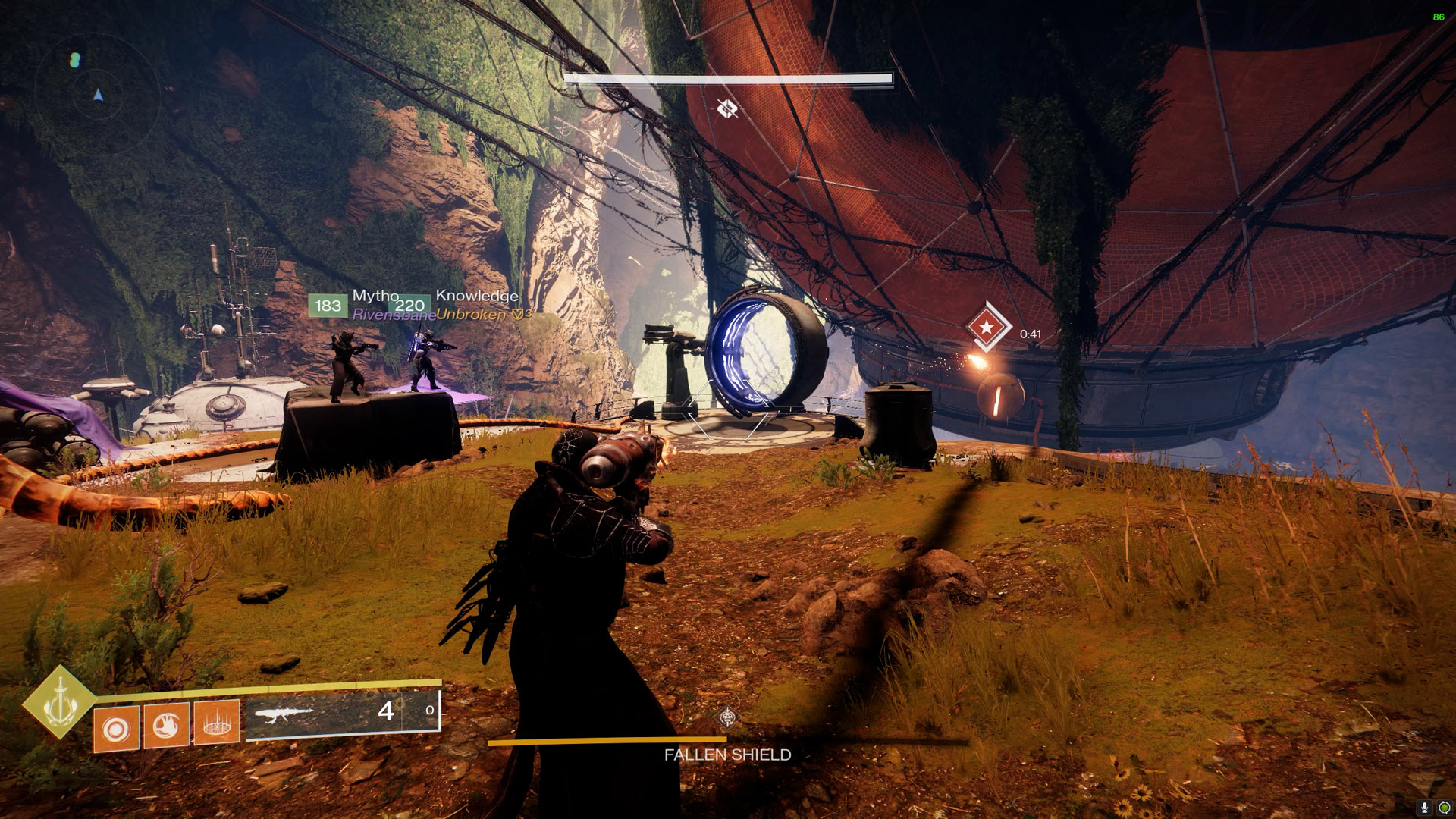1456x819 pixels.
Task: Select the player nameplate Mytho
Action: point(375,296)
